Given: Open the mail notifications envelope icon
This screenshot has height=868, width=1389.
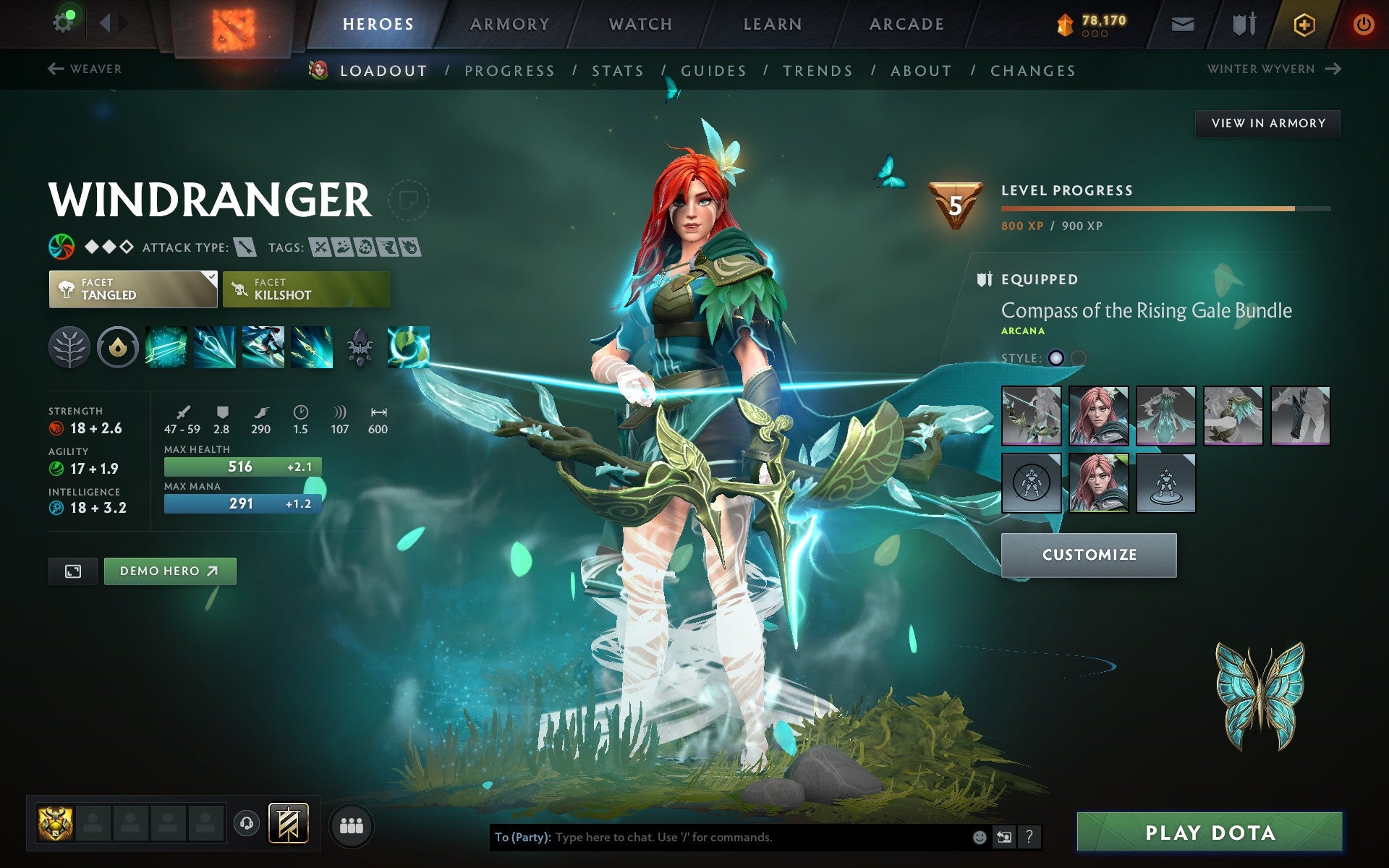Looking at the screenshot, I should click(1181, 23).
